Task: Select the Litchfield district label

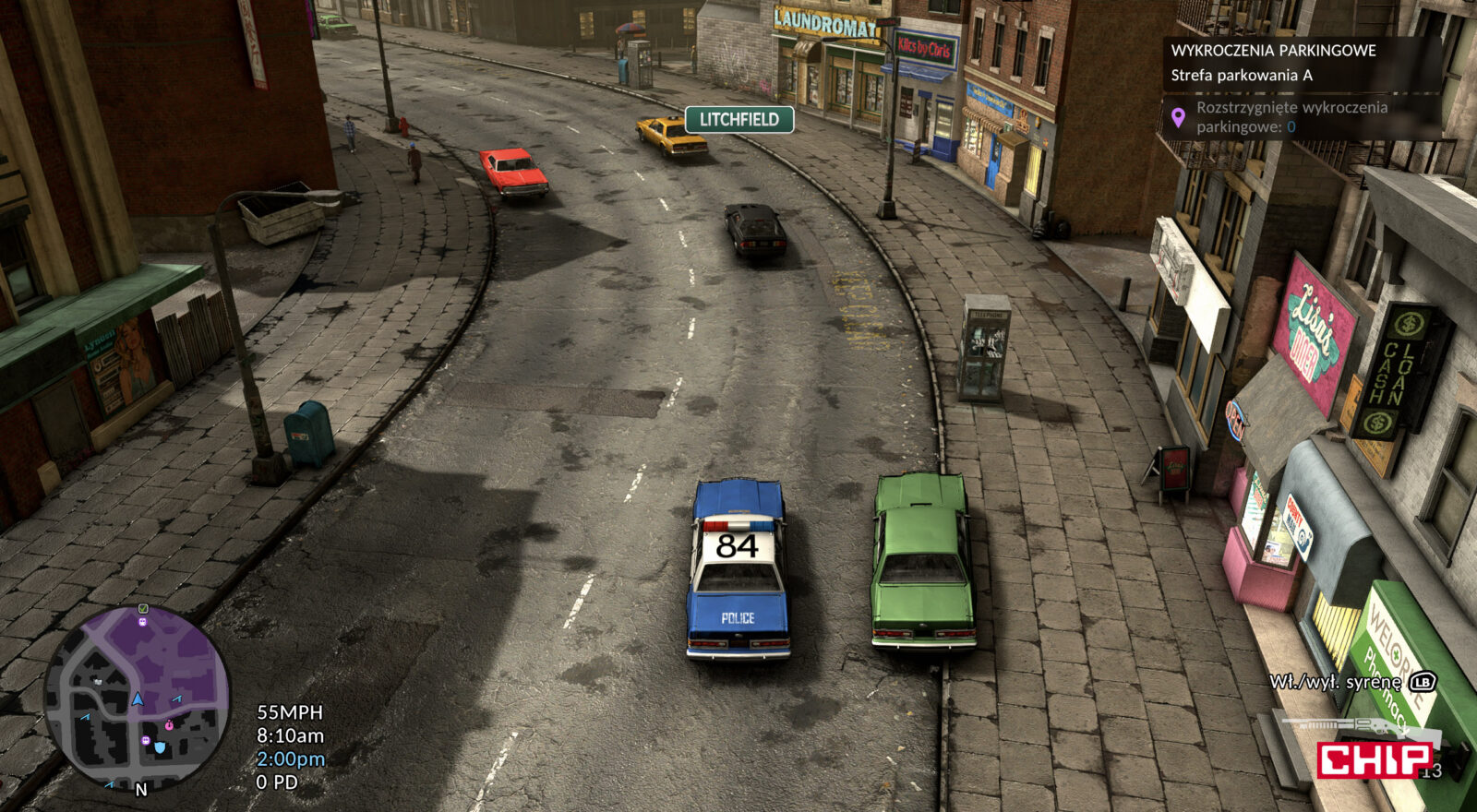Action: point(738,119)
